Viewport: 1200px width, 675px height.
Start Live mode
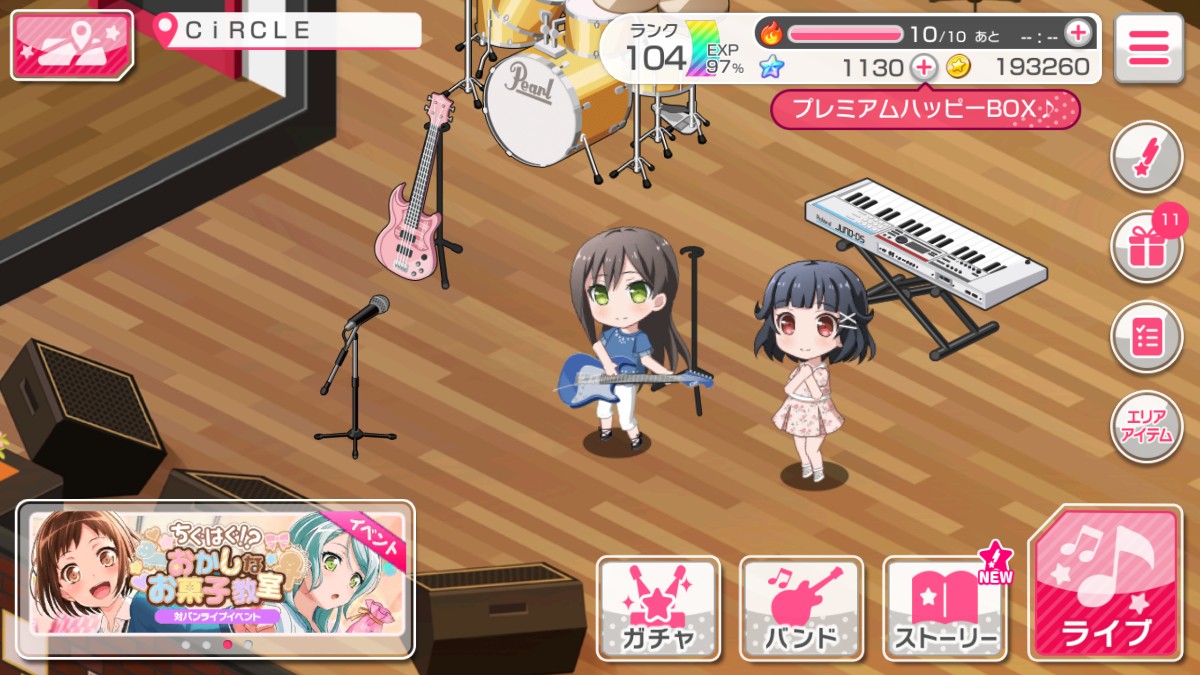1104,583
